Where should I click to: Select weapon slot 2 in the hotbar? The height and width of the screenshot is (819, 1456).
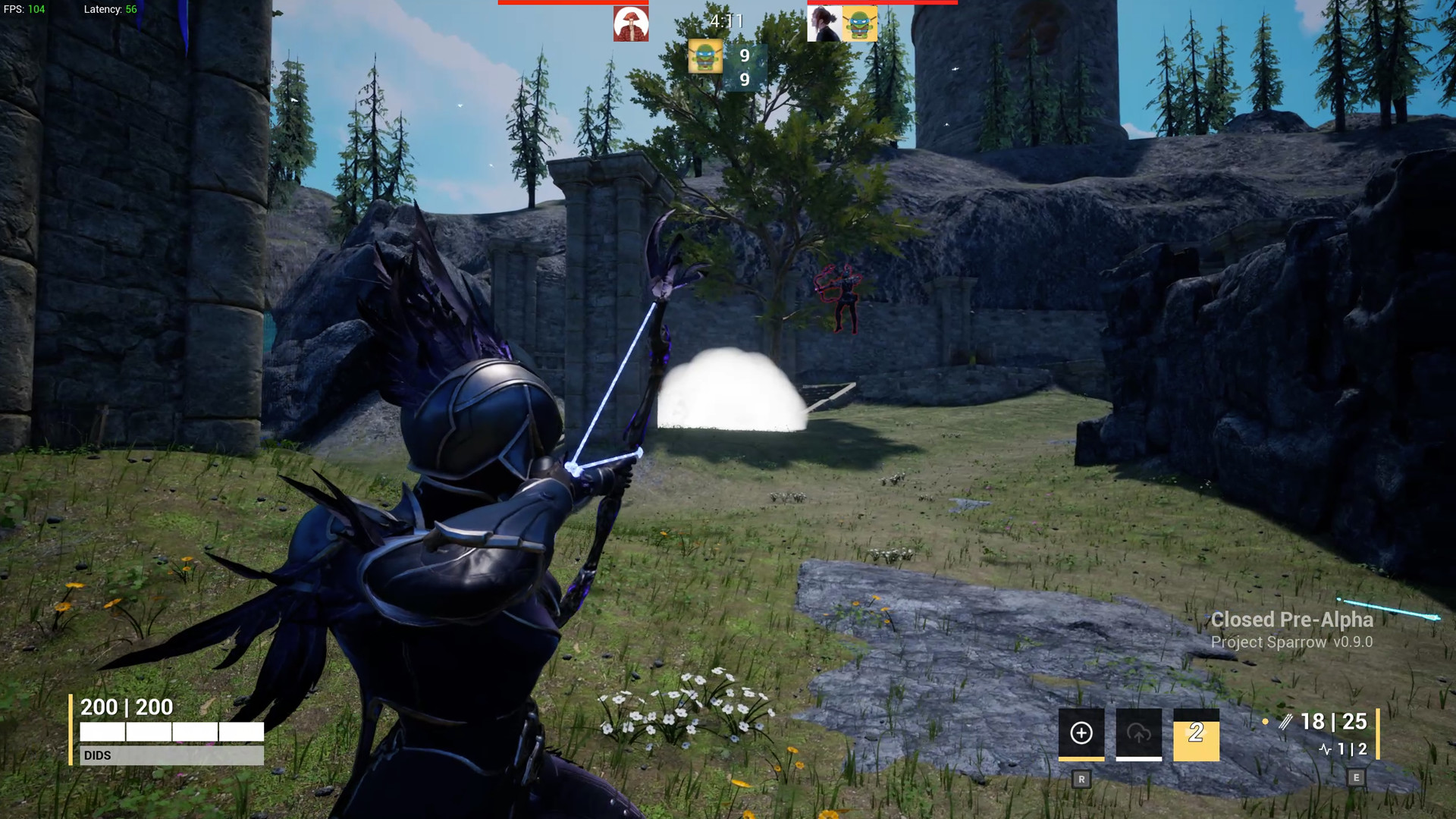(1195, 735)
